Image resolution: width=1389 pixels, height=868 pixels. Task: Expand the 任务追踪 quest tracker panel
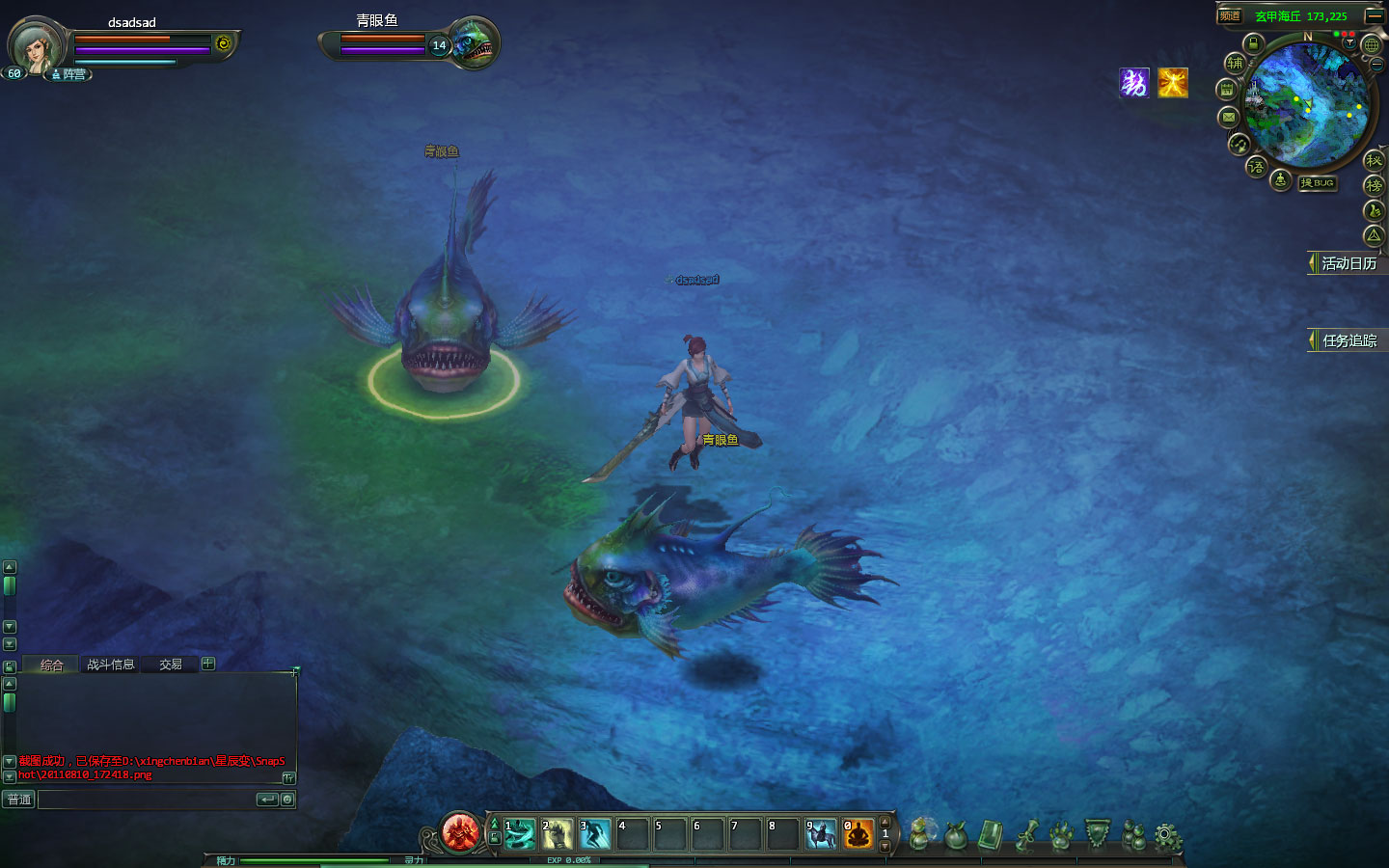[1348, 340]
